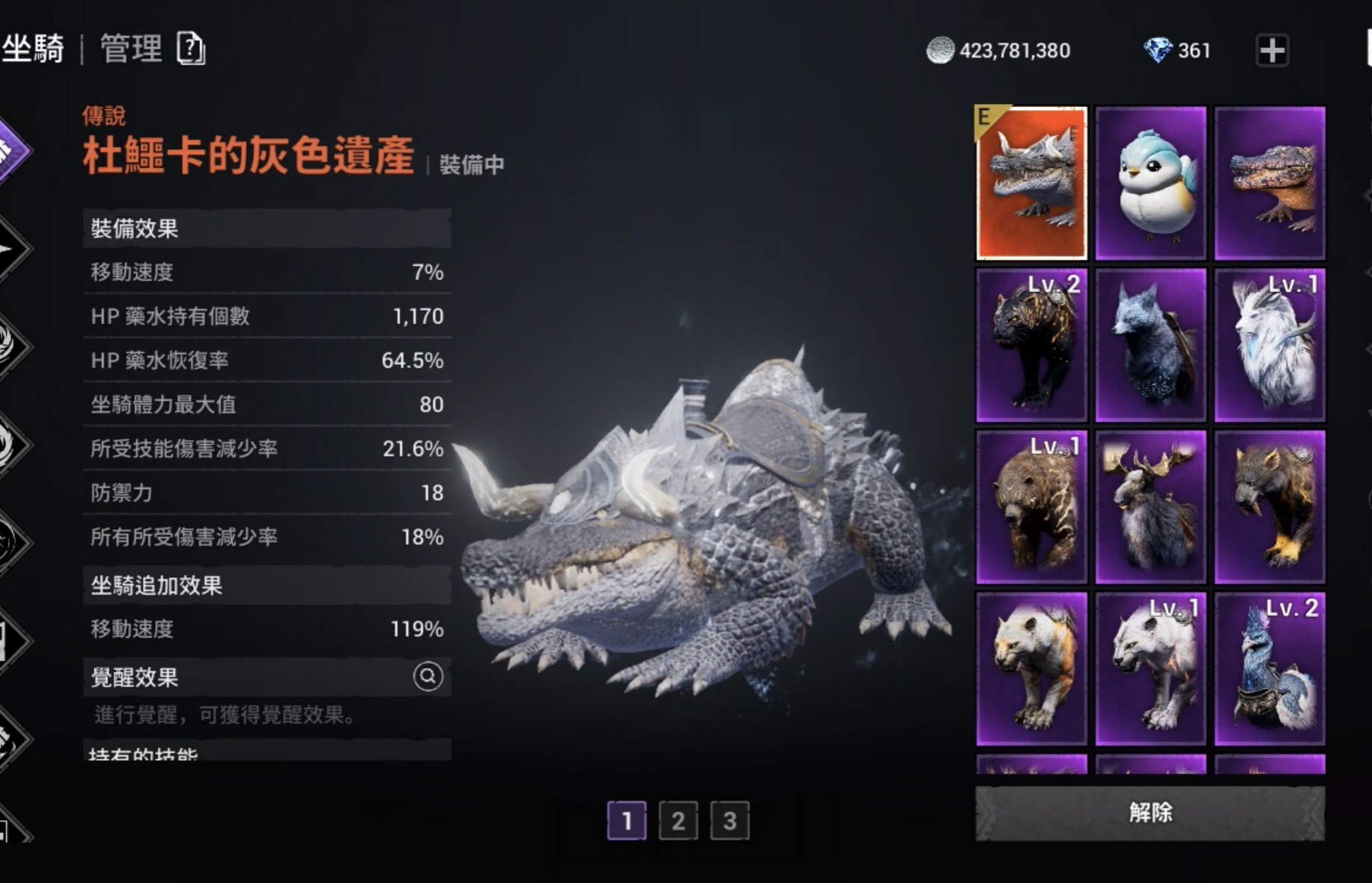The height and width of the screenshot is (883, 1372).
Task: Select the dark grey wolf mount
Action: 1150,345
